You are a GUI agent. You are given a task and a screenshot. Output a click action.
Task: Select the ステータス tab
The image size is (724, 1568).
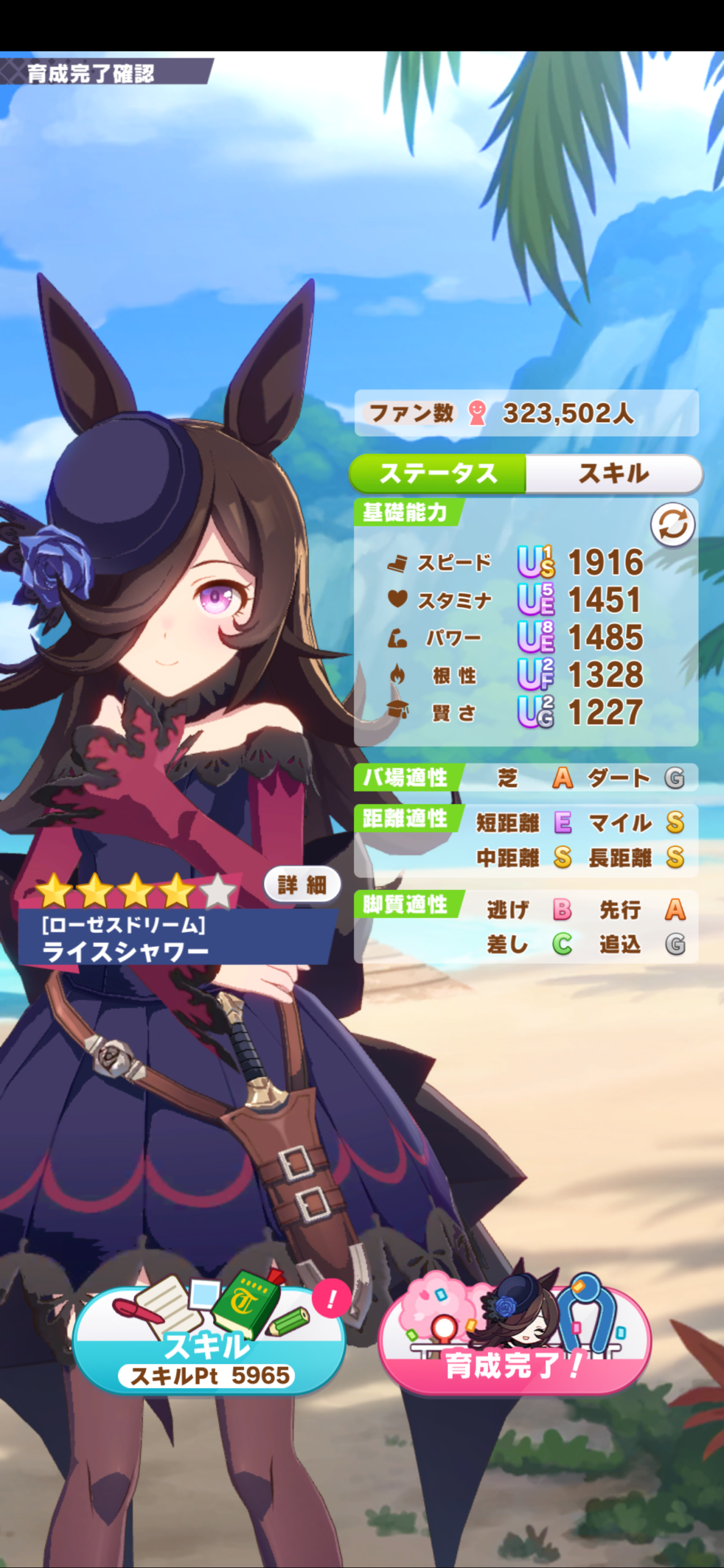point(438,473)
